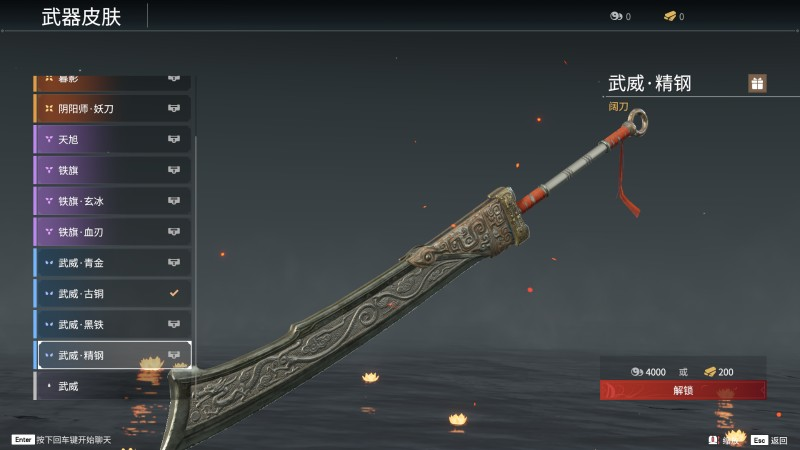Select the 阴阳师·妖刀 weapon skin
The height and width of the screenshot is (450, 800).
(112, 108)
